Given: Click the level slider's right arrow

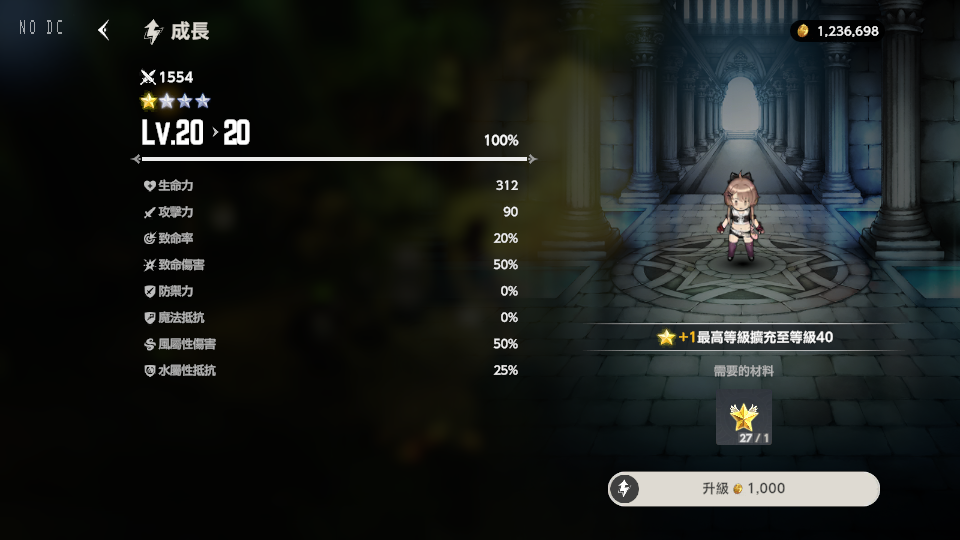Looking at the screenshot, I should 532,159.
